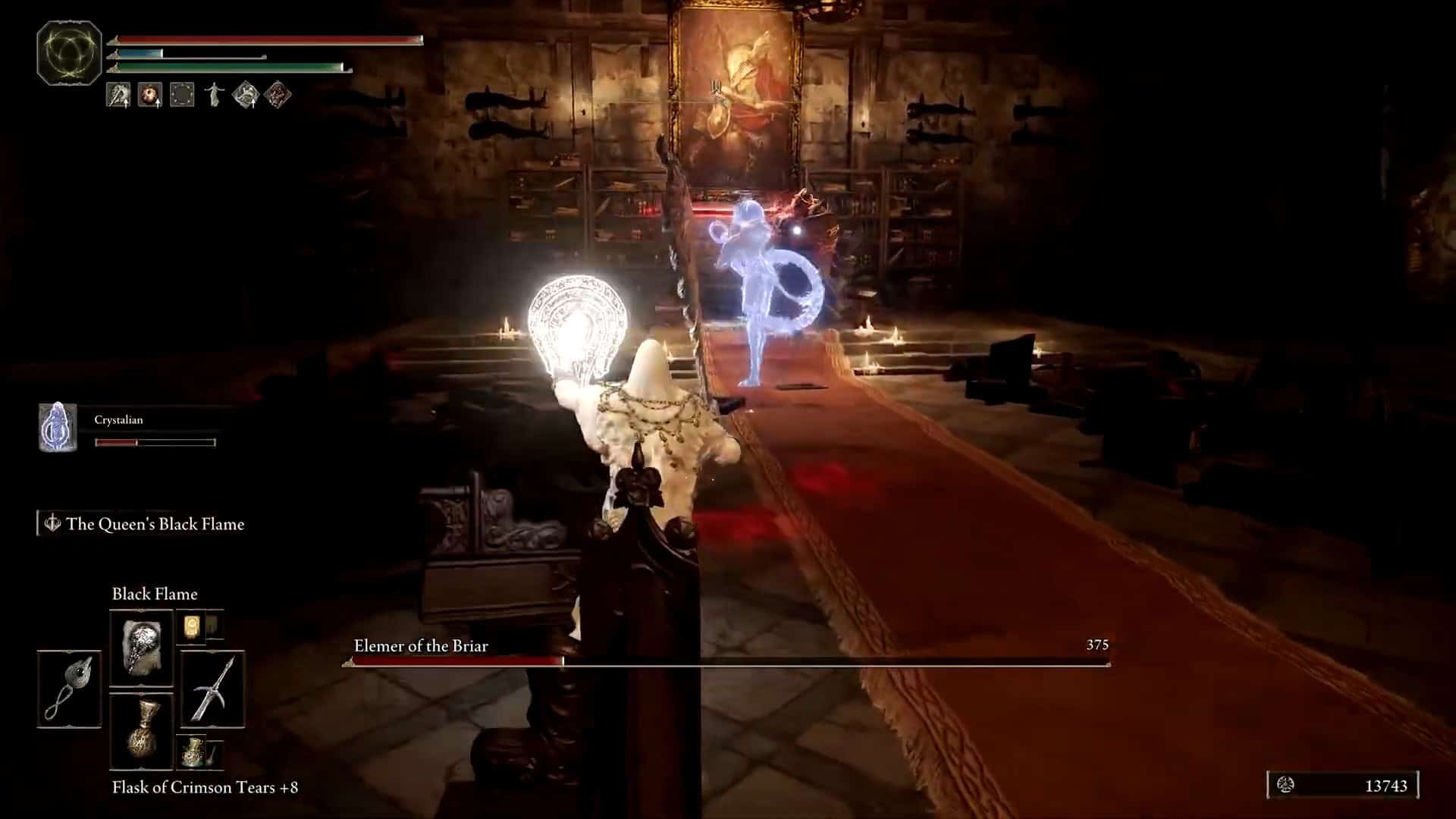Inspect the red diamond-shaped status icon

(278, 95)
